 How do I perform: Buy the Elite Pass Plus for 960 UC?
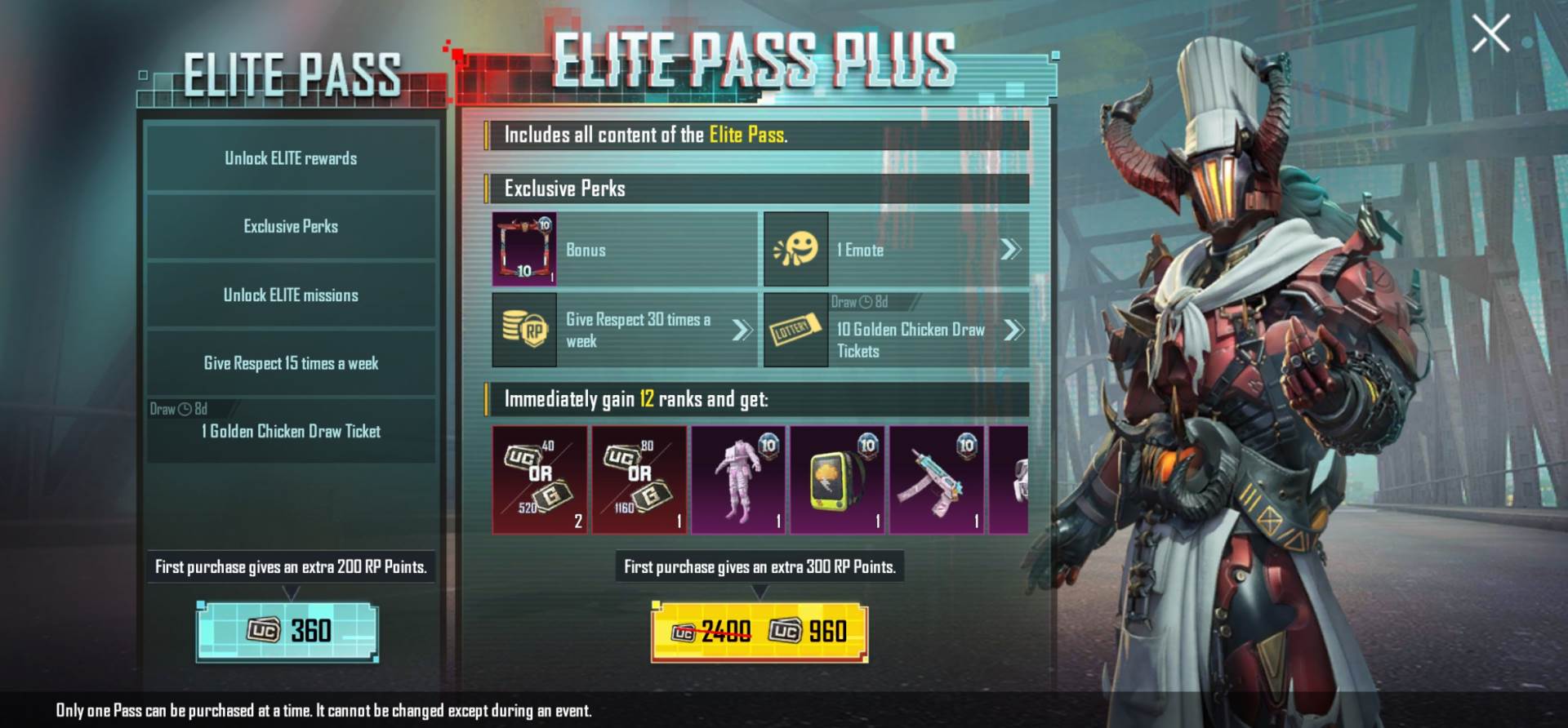pos(759,631)
